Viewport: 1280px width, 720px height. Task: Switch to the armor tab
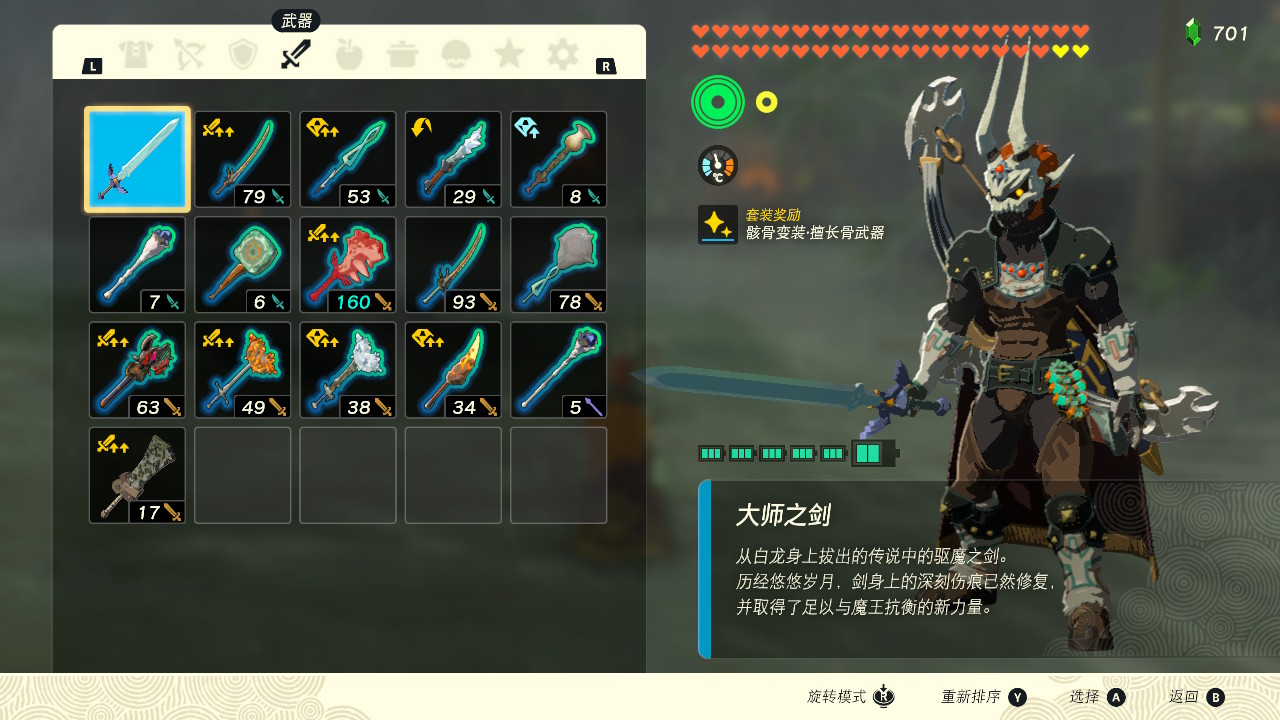tap(135, 54)
